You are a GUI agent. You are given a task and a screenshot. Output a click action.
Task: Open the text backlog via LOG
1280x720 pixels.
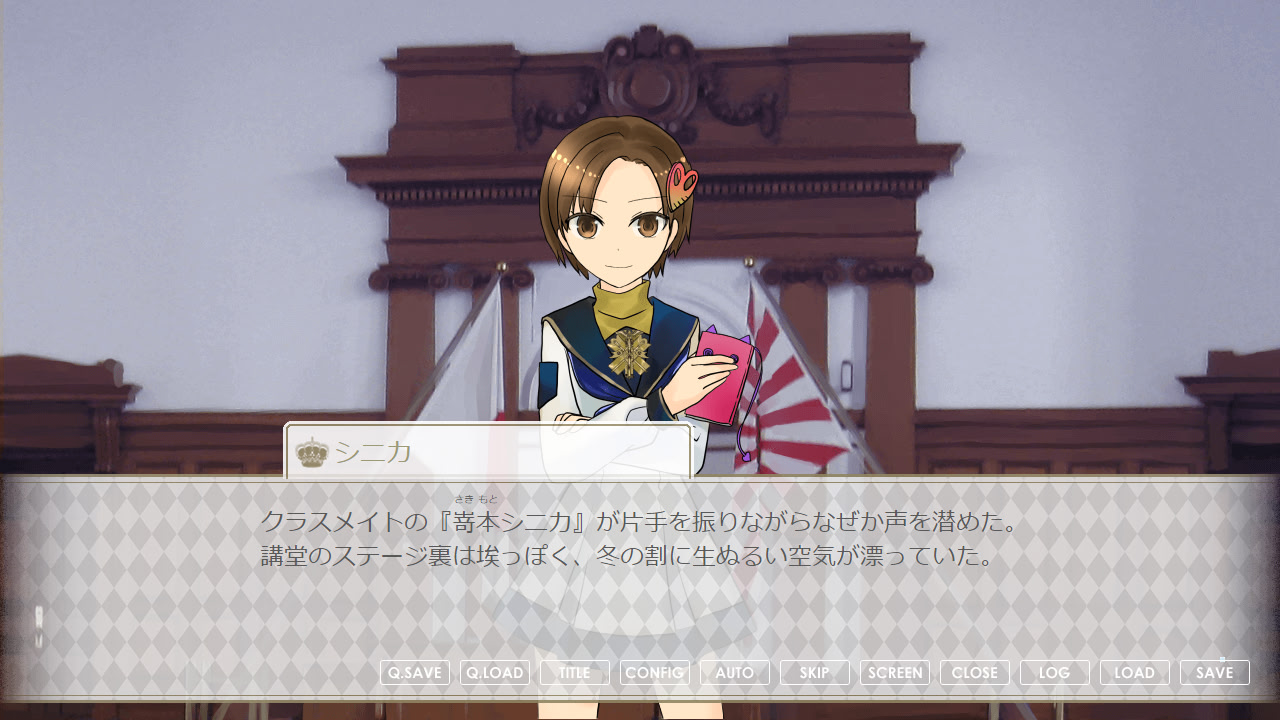pos(1055,672)
